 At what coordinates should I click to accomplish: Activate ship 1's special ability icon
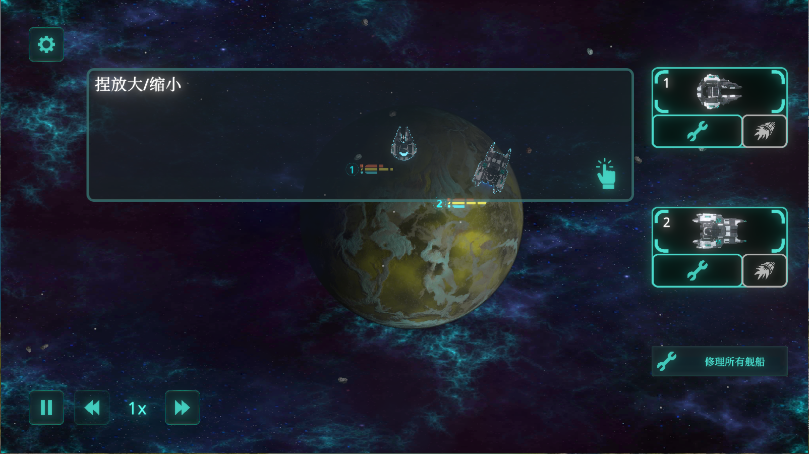[x=765, y=131]
